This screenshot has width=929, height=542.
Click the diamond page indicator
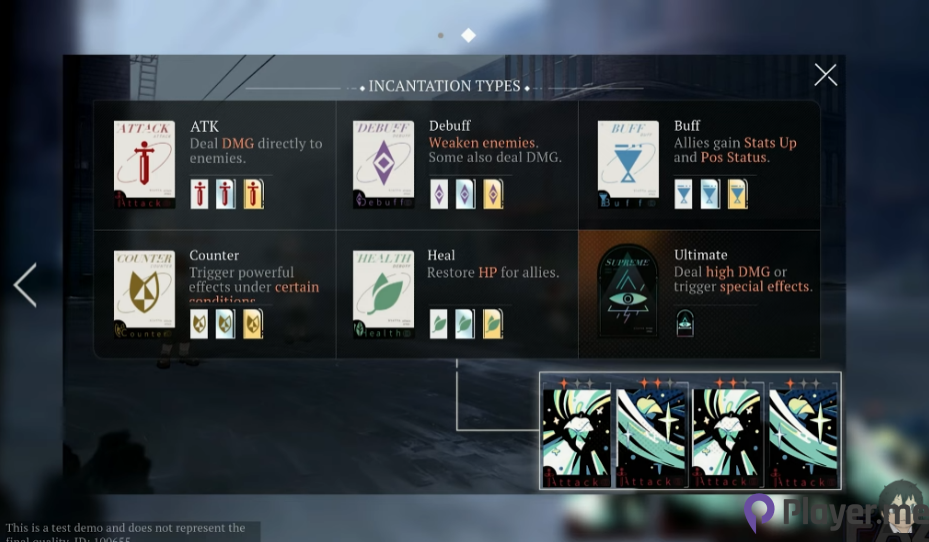(x=468, y=36)
